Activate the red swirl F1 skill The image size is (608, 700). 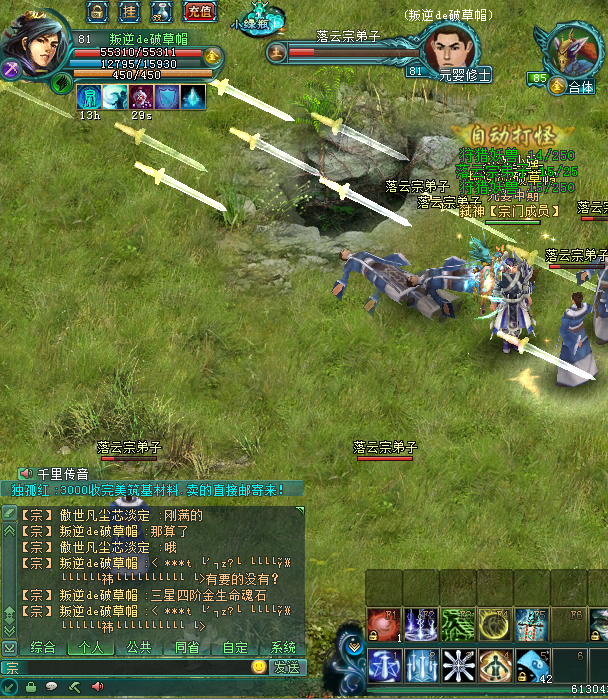383,624
